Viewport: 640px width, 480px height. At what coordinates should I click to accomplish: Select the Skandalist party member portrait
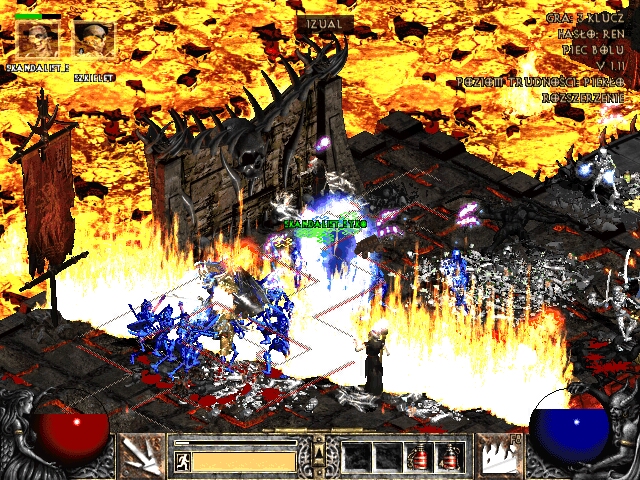(37, 40)
